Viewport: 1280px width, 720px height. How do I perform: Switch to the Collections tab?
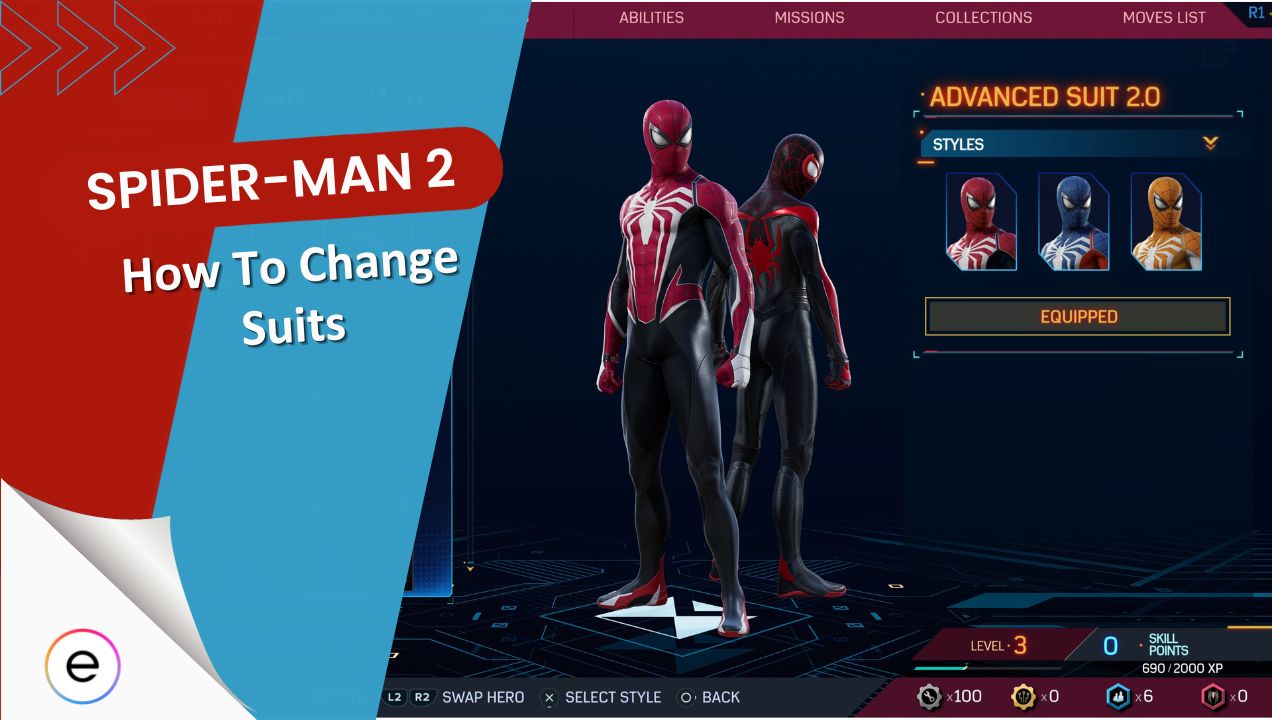(x=983, y=17)
